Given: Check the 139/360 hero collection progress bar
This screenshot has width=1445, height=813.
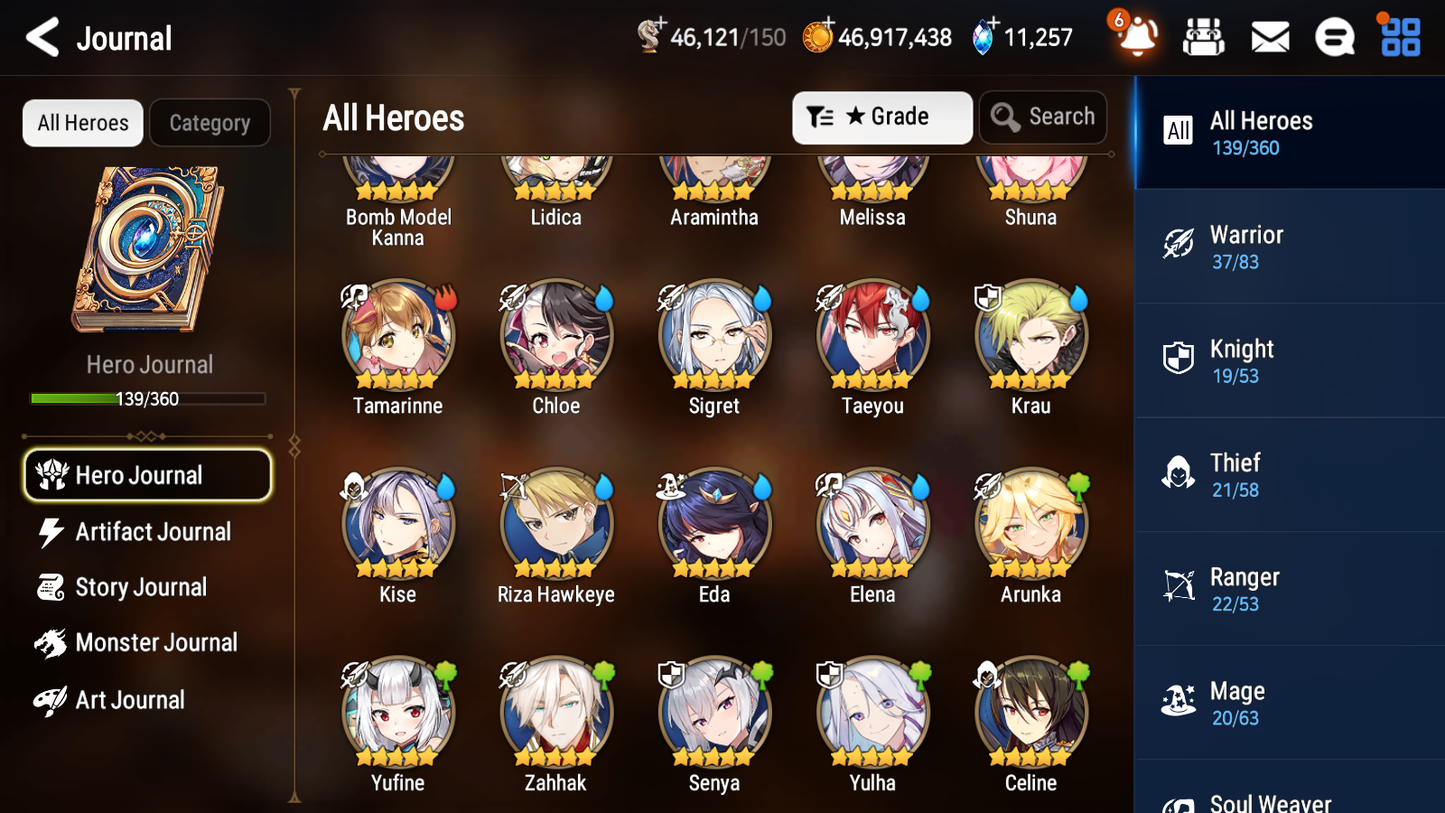Looking at the screenshot, I should click(x=149, y=398).
